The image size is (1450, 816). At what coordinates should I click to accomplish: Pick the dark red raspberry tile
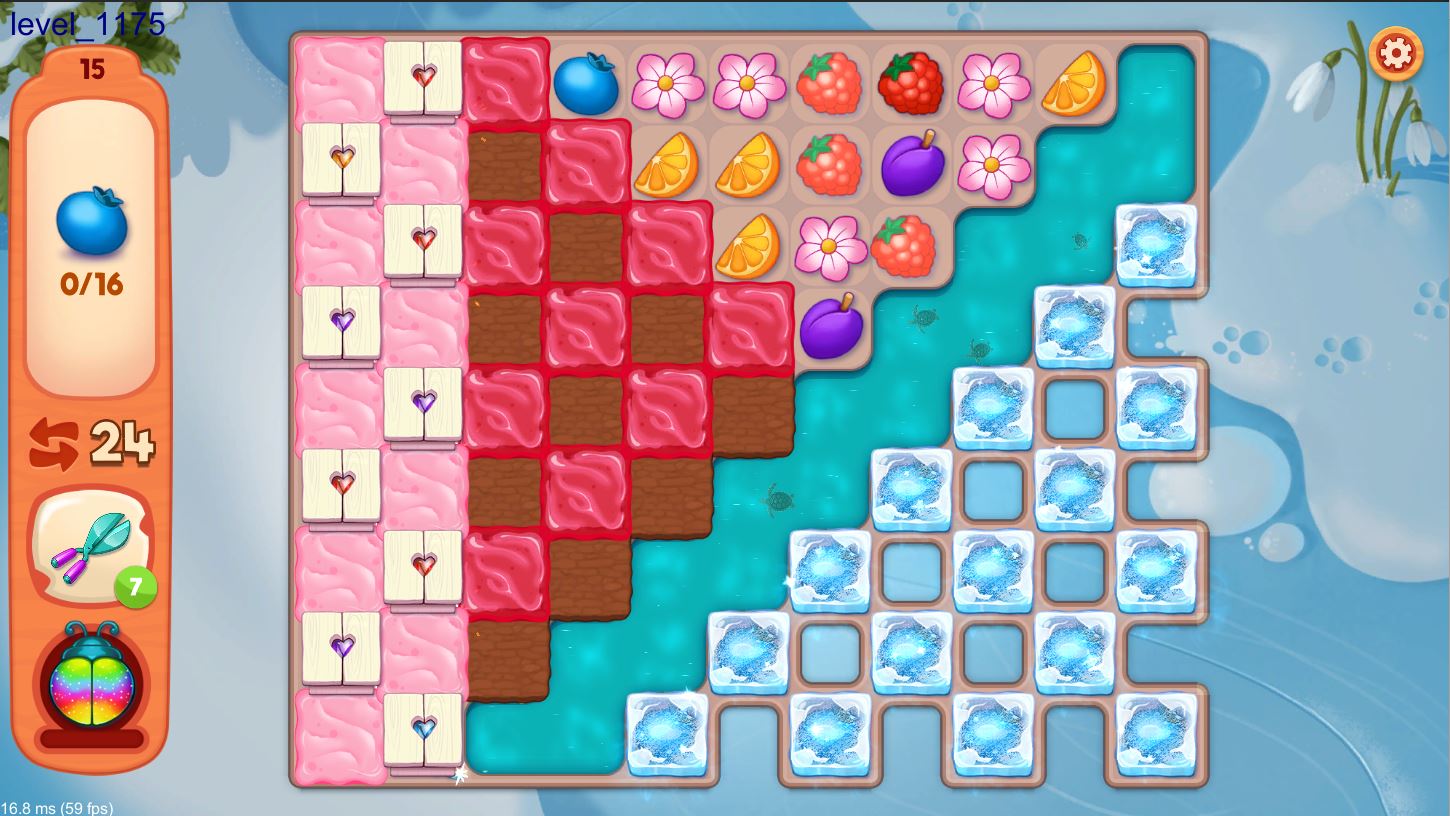pos(911,84)
